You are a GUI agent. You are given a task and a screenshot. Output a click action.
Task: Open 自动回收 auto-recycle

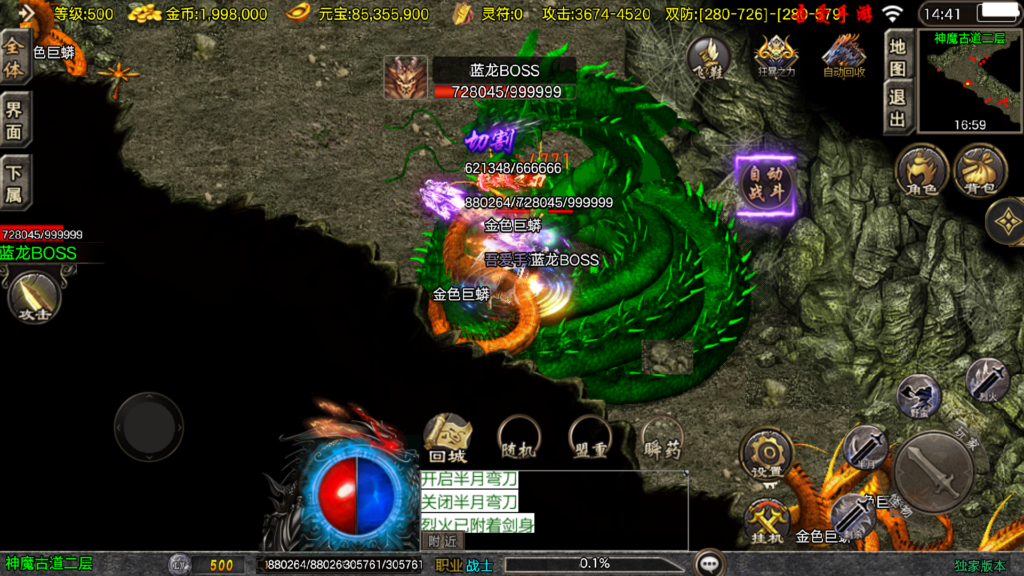click(x=843, y=57)
